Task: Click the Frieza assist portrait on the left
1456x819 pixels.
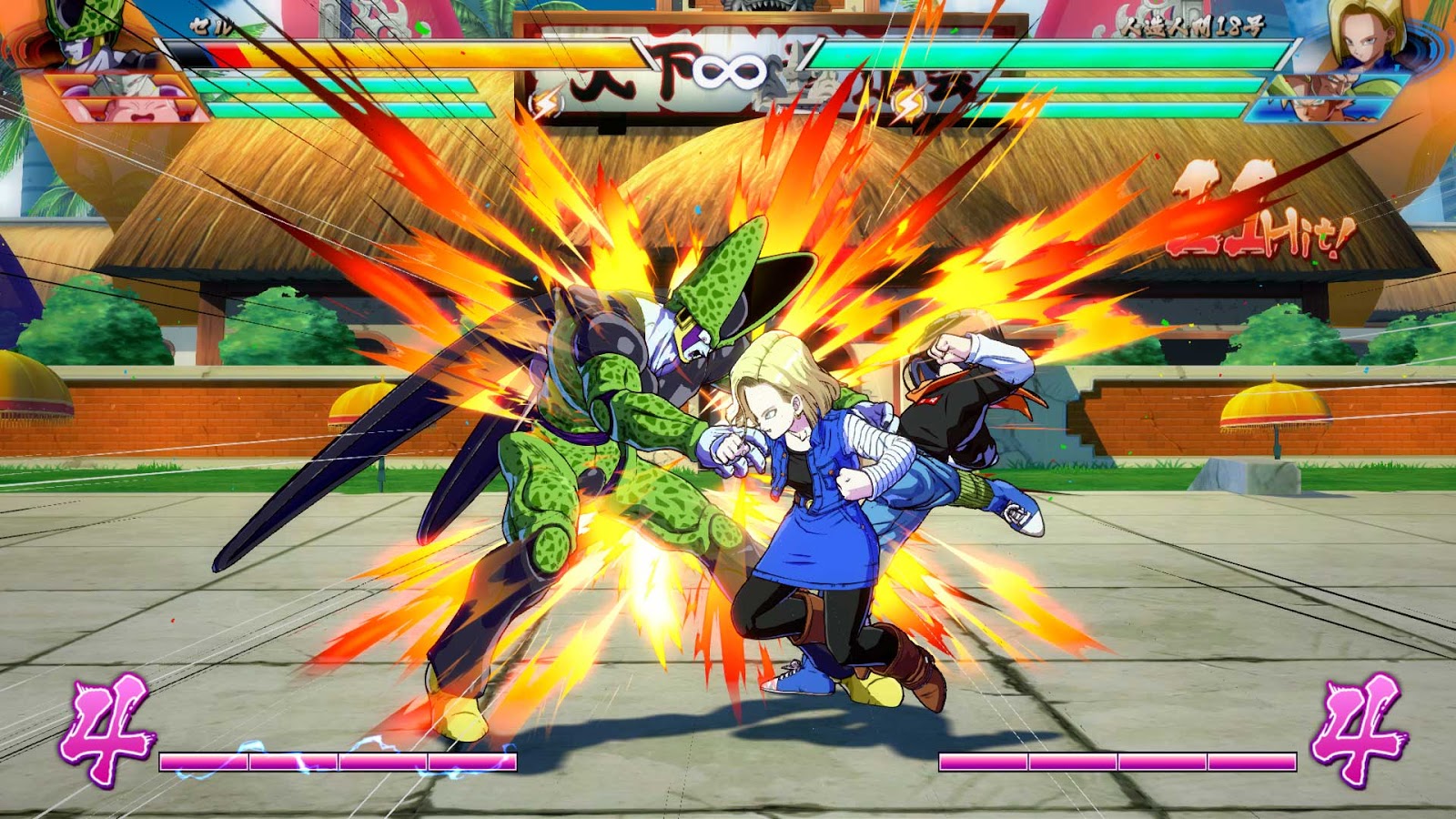Action: 114,86
